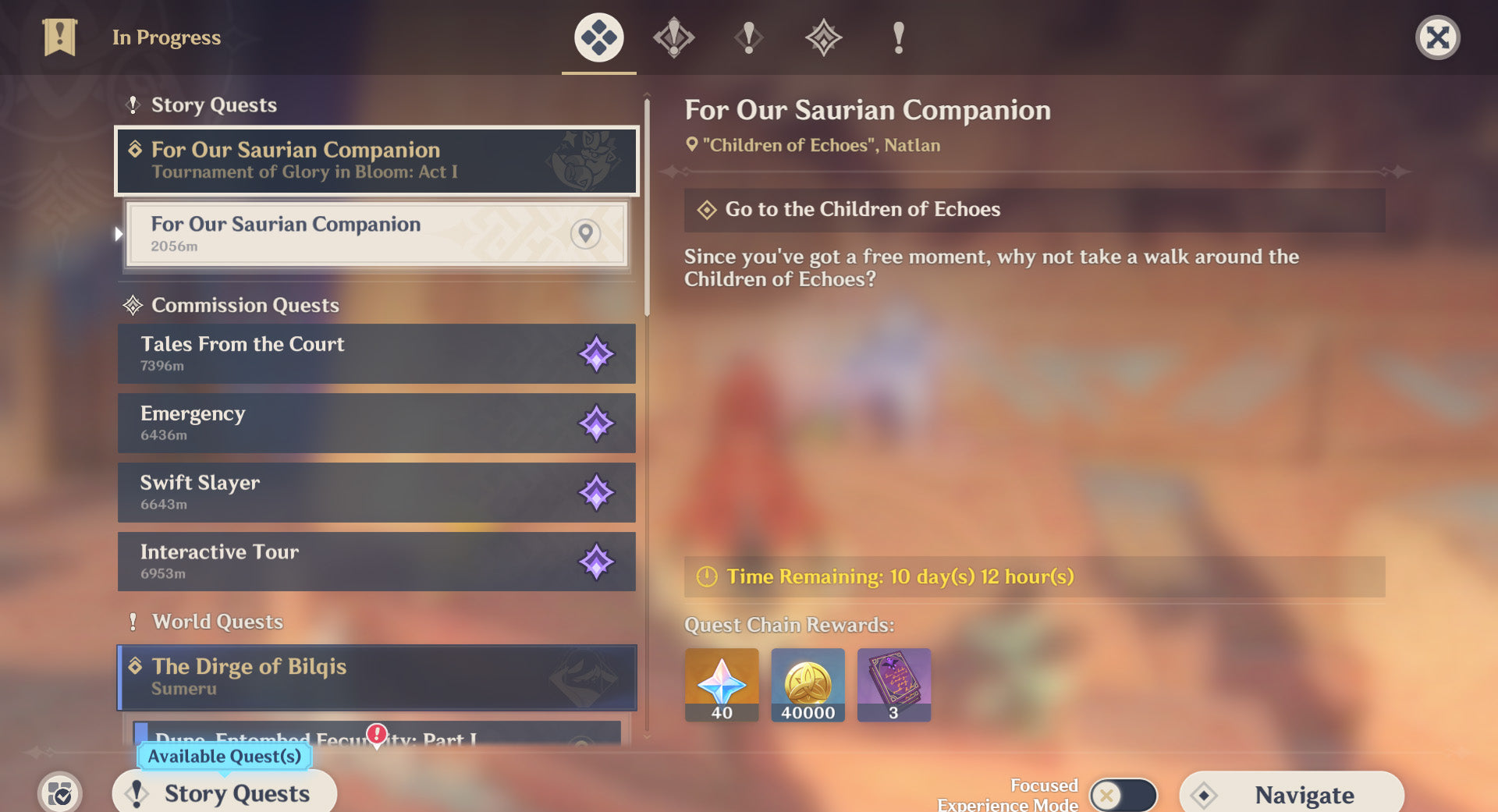View the Primogem reward icon
Viewport: 1498px width, 812px height.
(722, 684)
